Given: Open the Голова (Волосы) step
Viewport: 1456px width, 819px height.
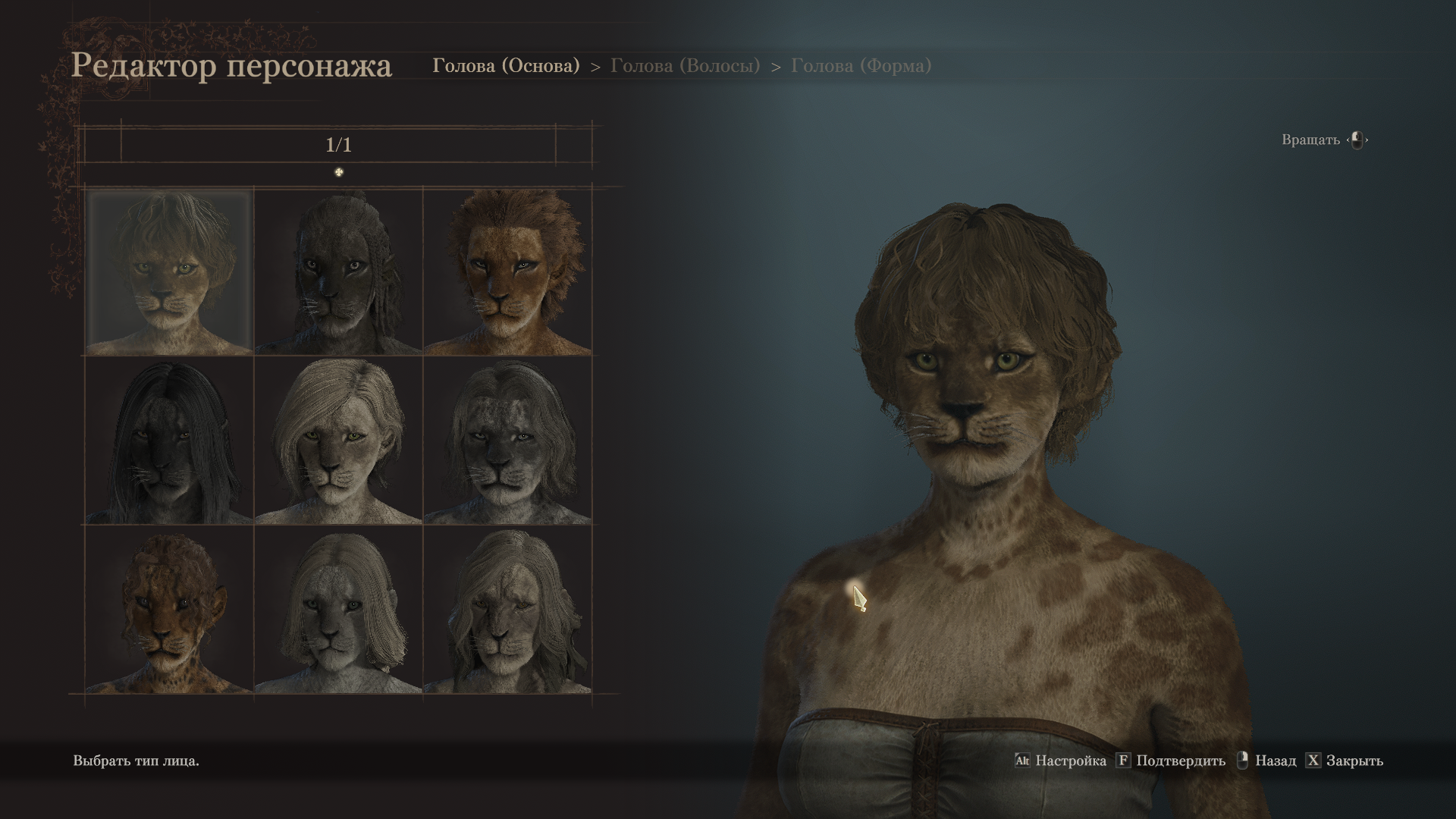Looking at the screenshot, I should click(685, 66).
